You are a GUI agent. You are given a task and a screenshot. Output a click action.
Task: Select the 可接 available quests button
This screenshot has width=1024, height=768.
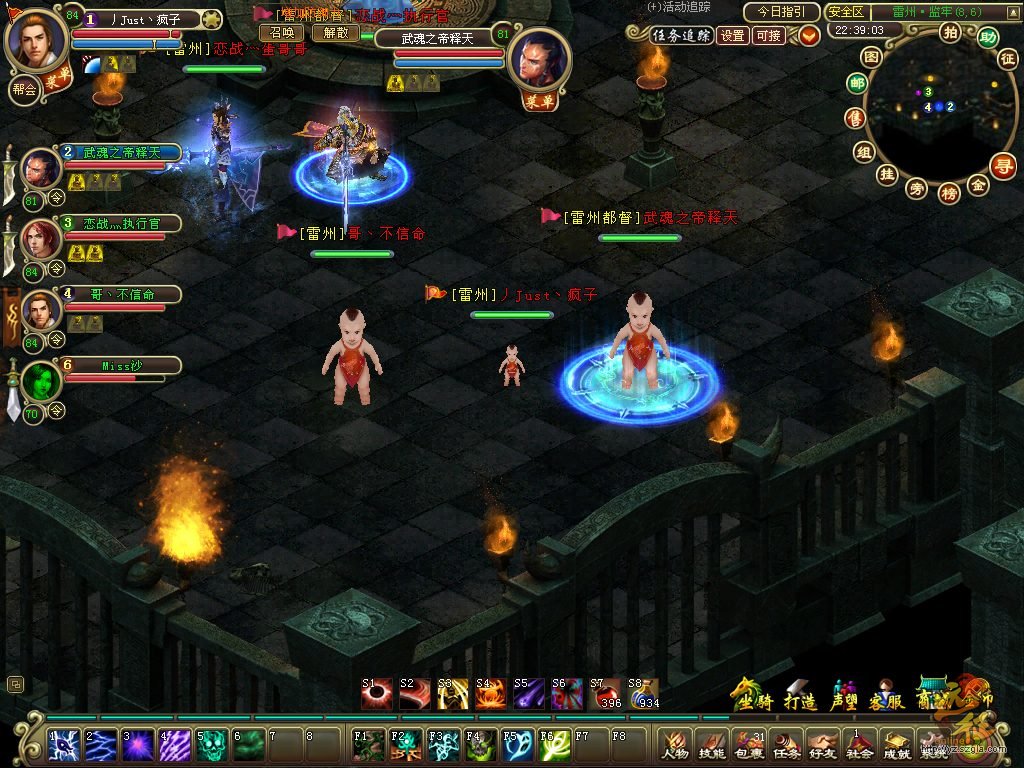click(x=768, y=35)
